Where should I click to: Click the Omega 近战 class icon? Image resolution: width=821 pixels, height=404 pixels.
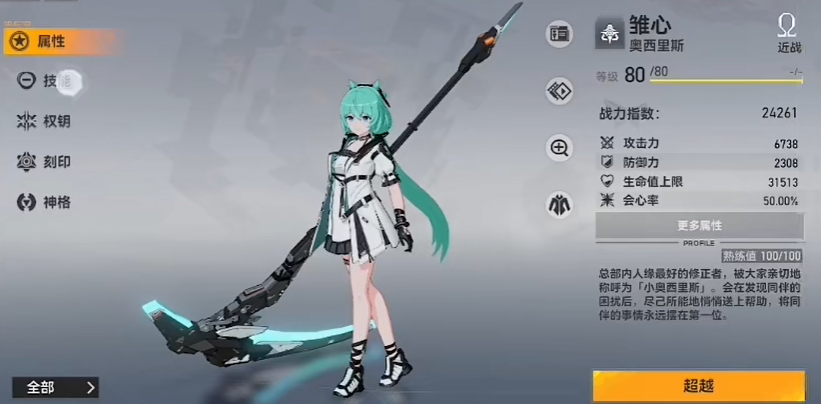[788, 32]
